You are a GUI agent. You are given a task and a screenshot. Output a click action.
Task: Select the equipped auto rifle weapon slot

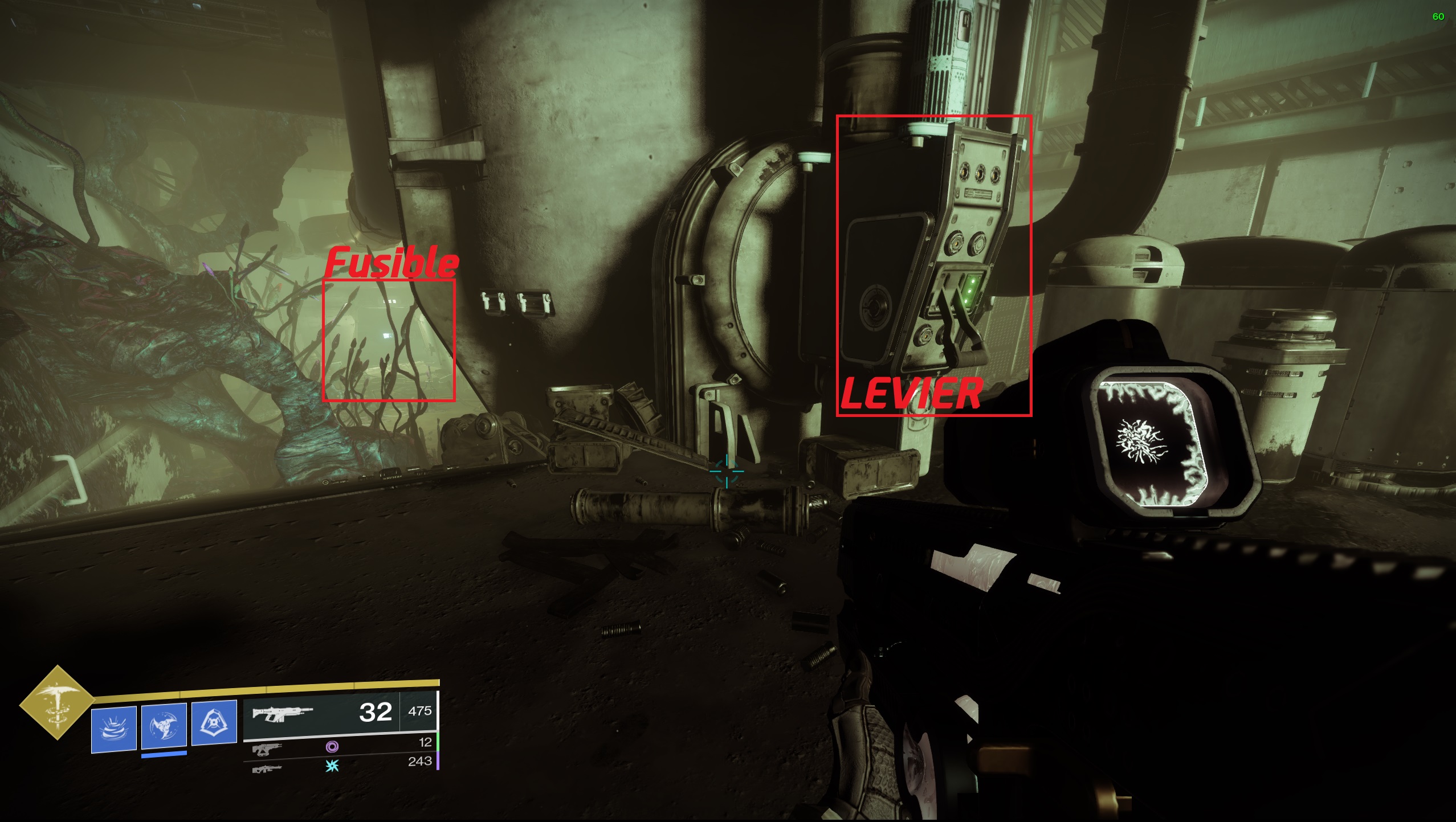pyautogui.click(x=340, y=713)
